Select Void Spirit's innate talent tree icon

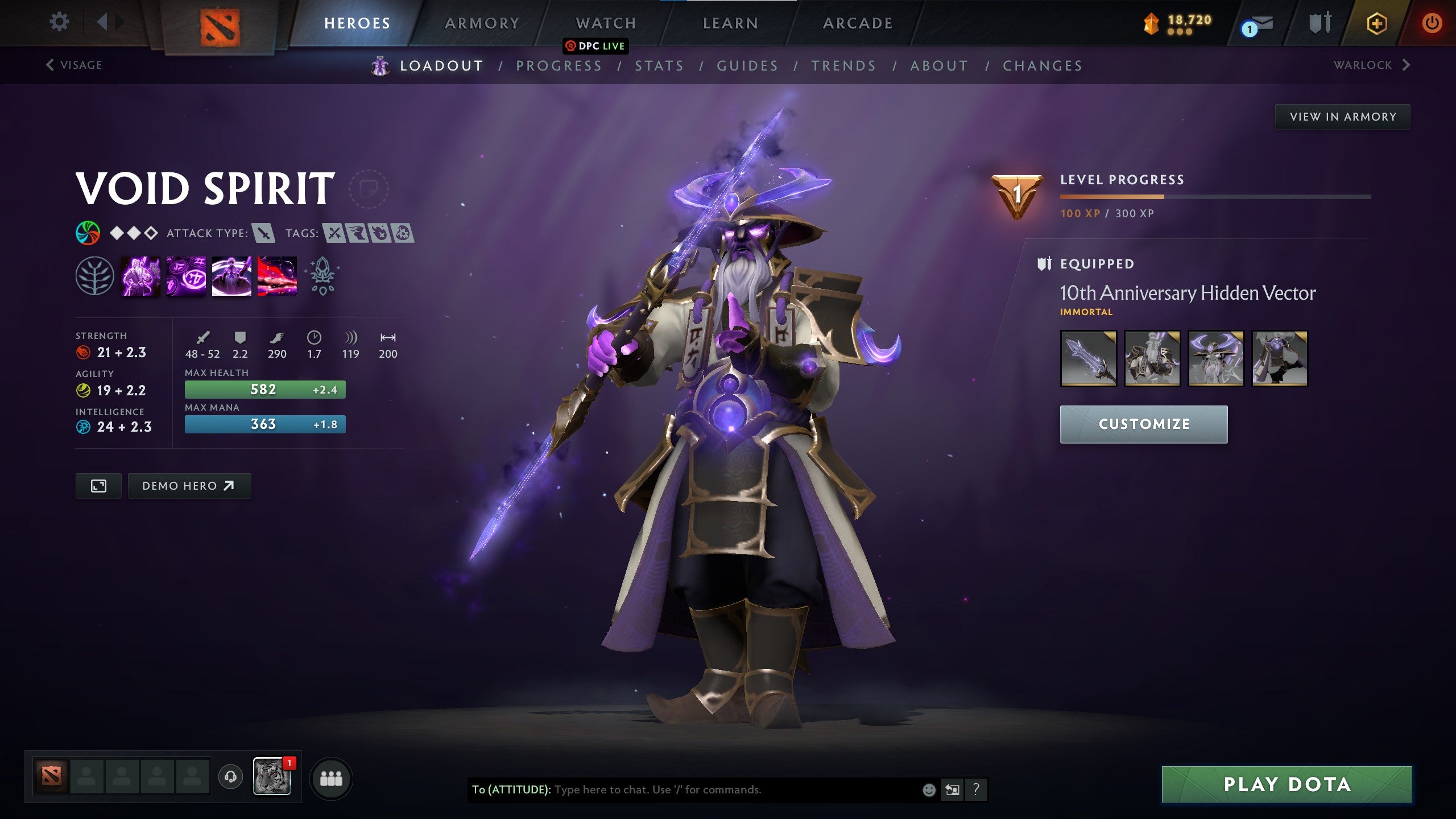tap(96, 276)
